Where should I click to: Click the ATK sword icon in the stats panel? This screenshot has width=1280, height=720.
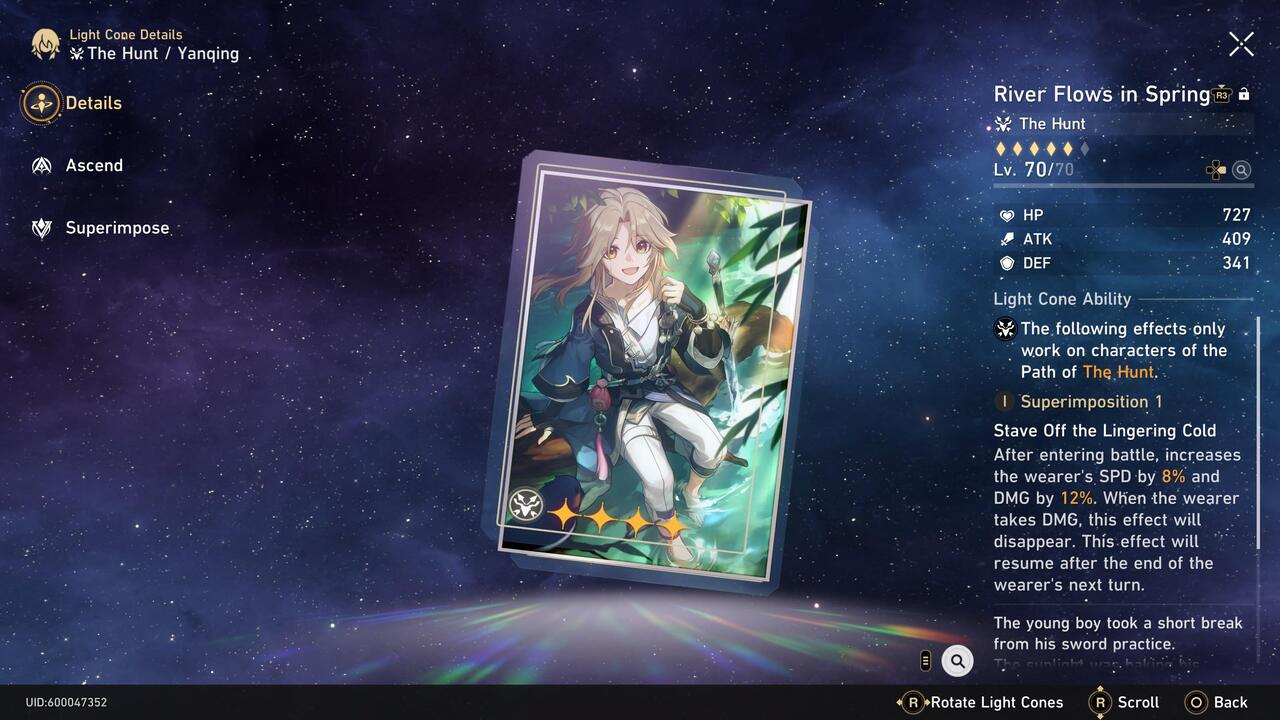(1007, 239)
